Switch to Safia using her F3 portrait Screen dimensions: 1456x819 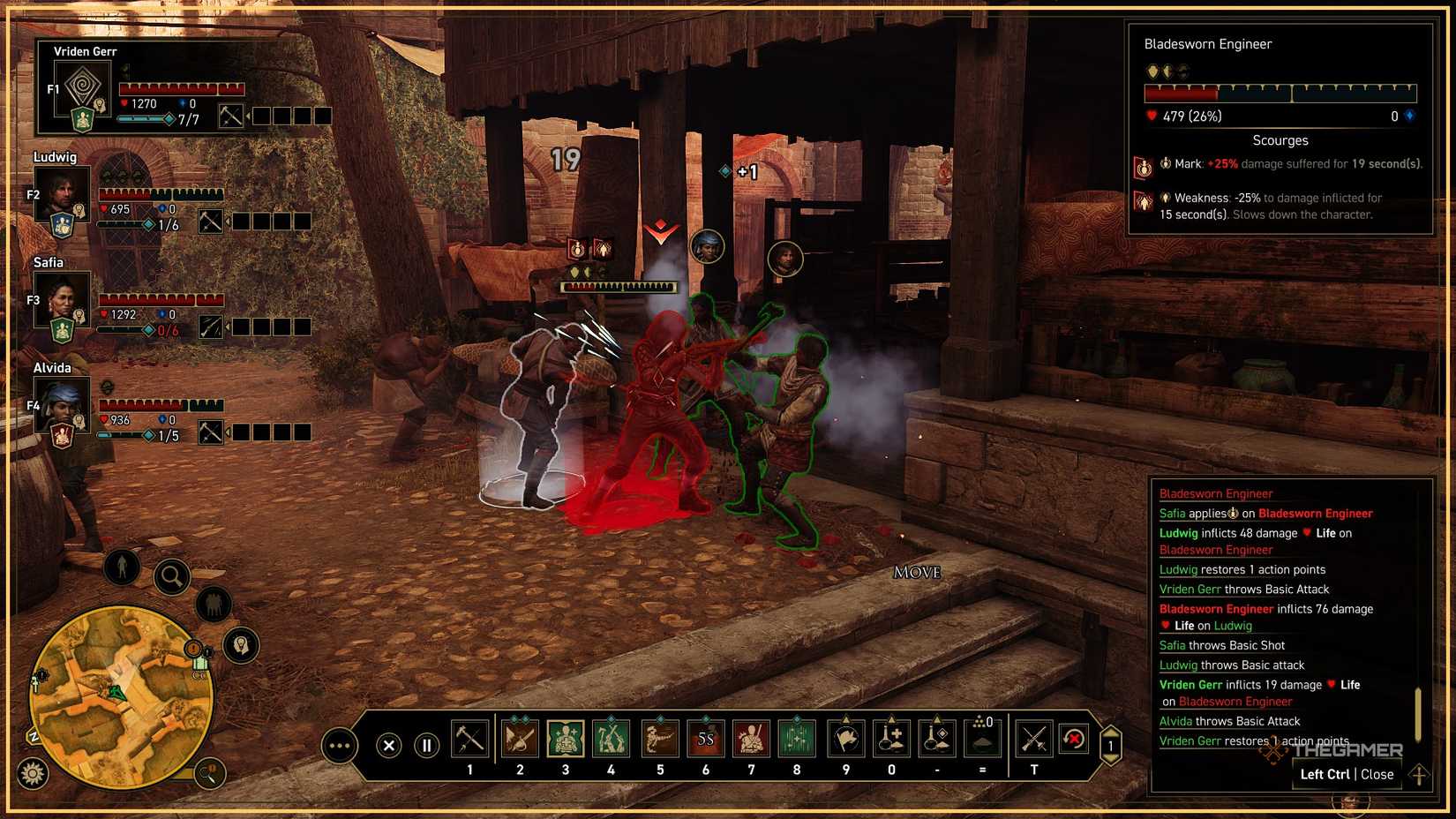pos(61,300)
